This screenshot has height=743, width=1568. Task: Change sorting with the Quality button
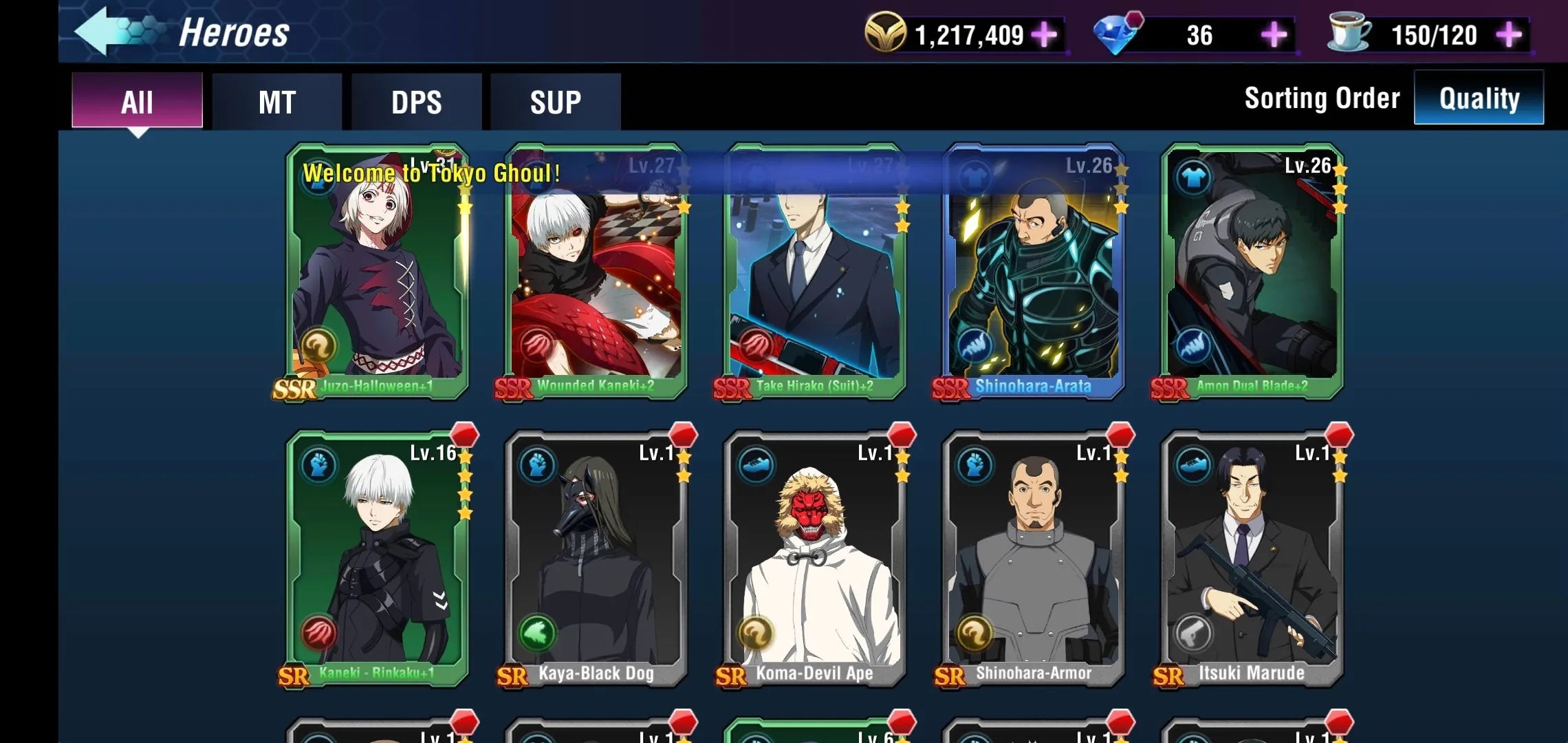pos(1479,98)
